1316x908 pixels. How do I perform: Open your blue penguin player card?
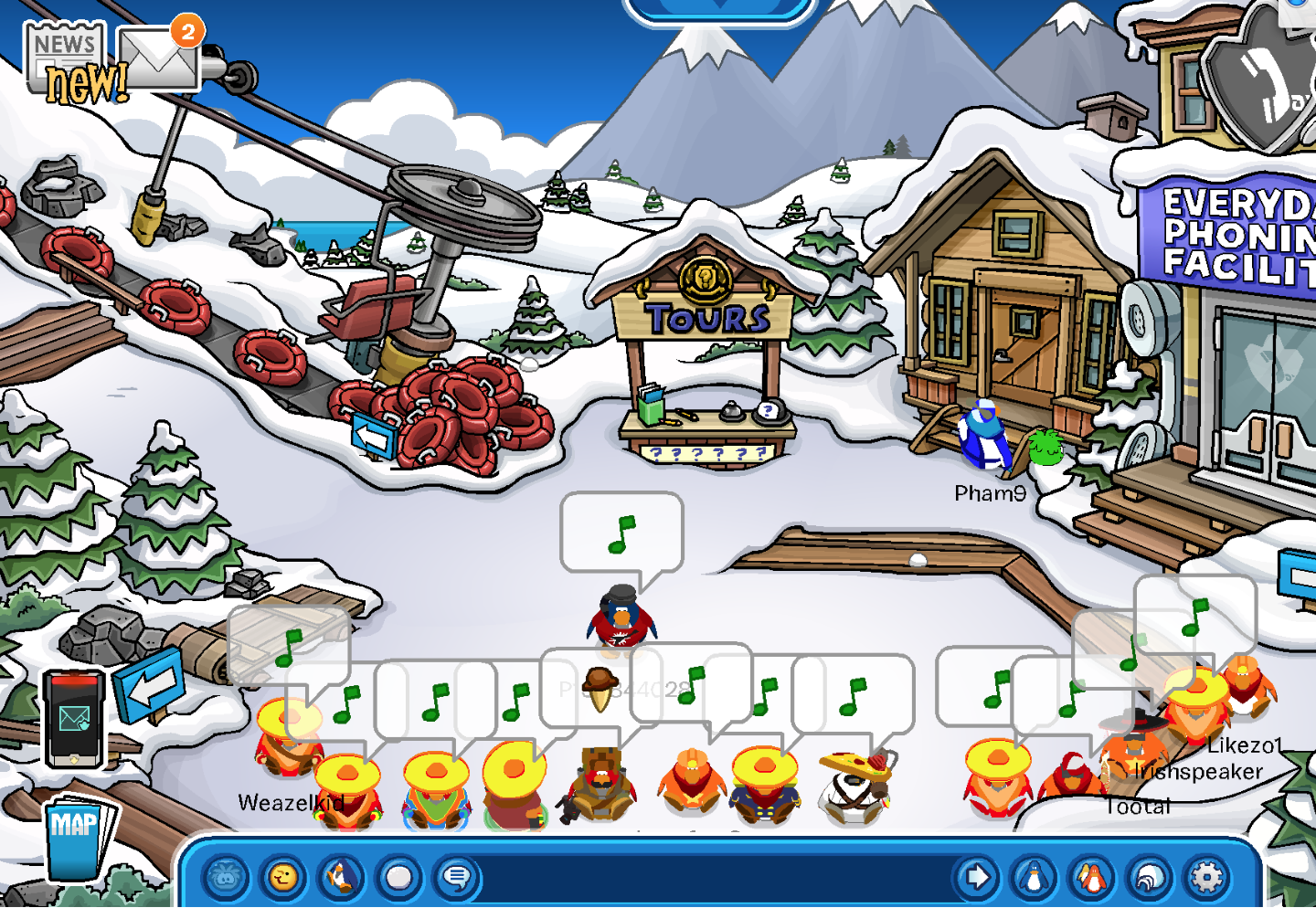pyautogui.click(x=1035, y=879)
